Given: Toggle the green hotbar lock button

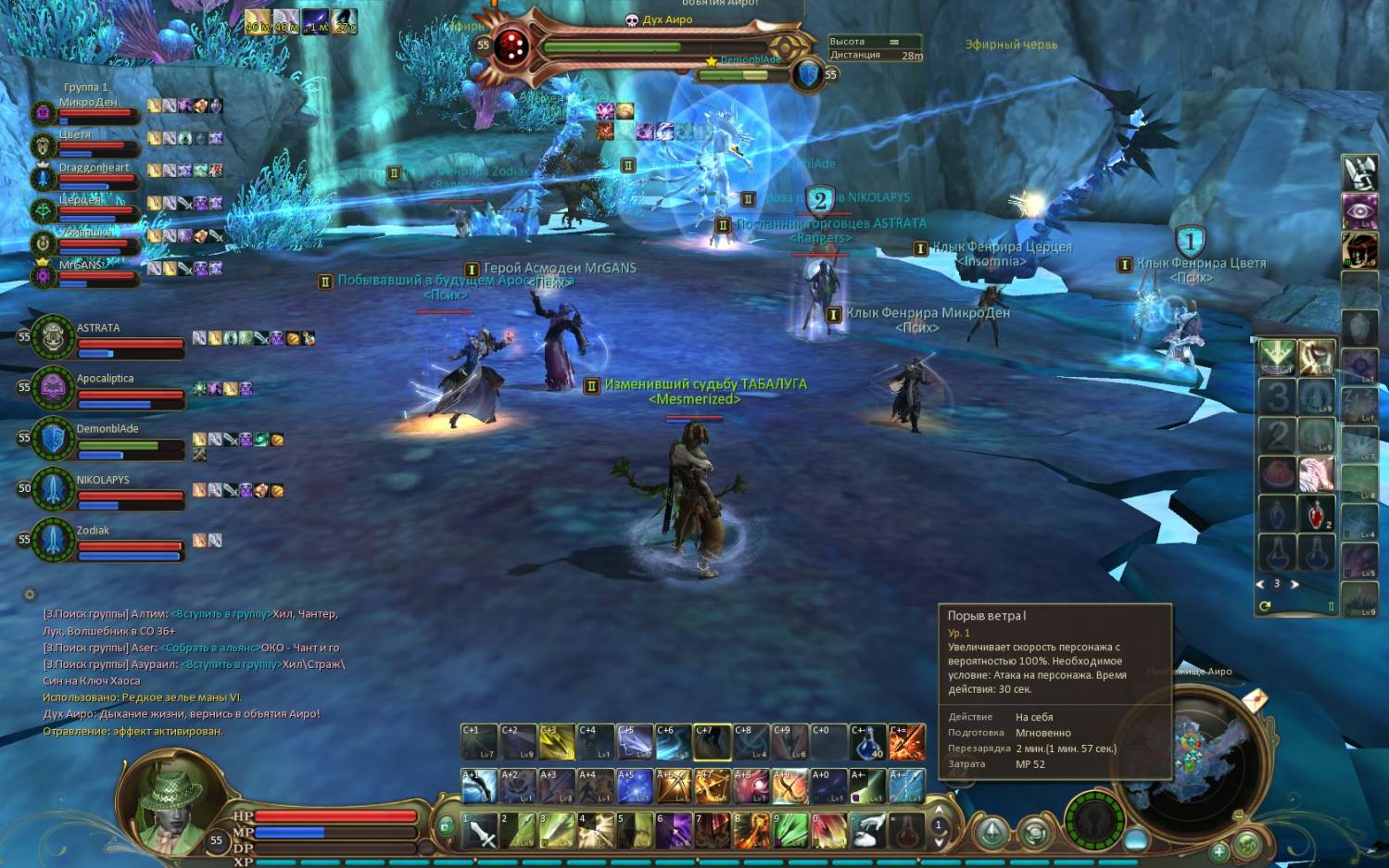Looking at the screenshot, I should pyautogui.click(x=447, y=824).
